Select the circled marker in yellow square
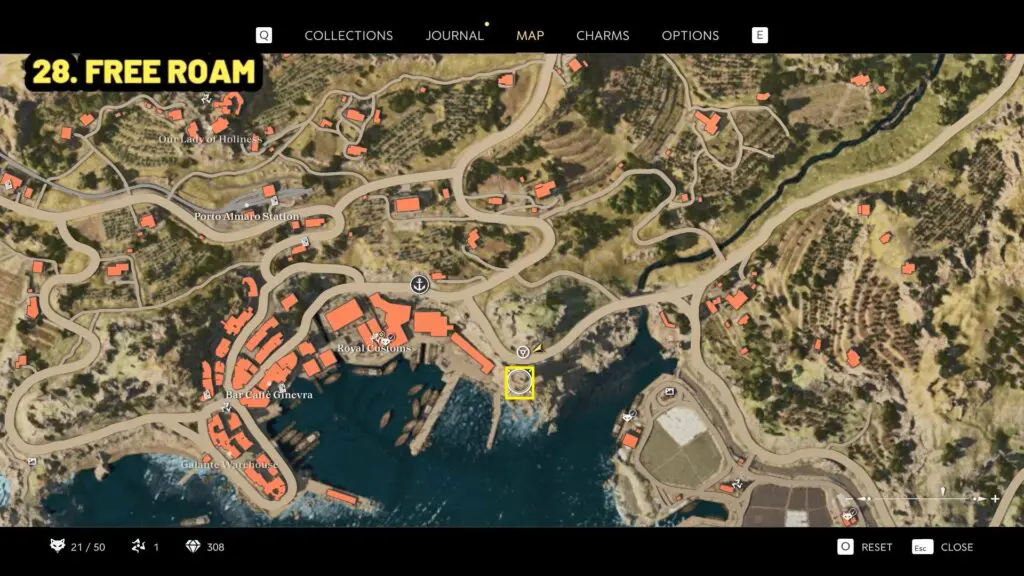 tap(519, 382)
